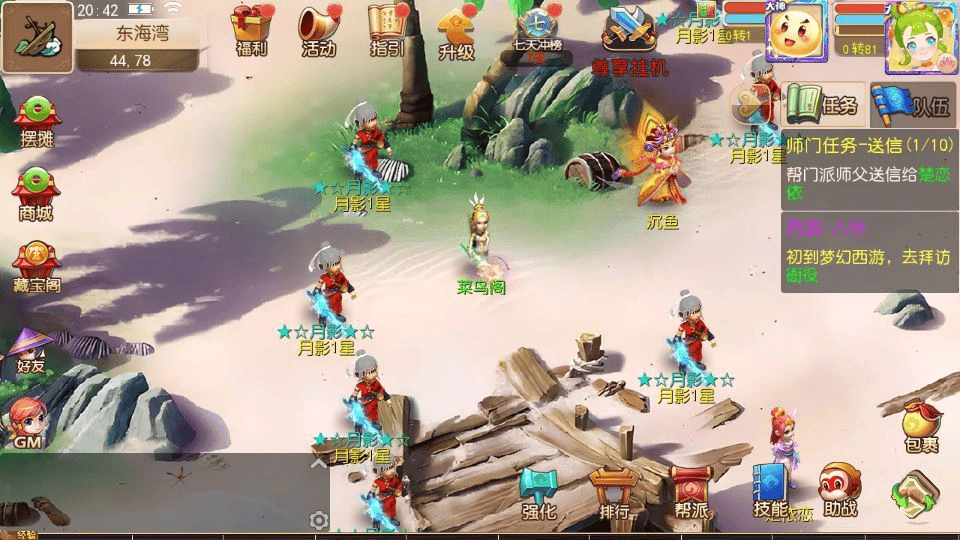Screen dimensions: 960x540
Task: Open the 摆摊 stall market
Action: tap(36, 121)
